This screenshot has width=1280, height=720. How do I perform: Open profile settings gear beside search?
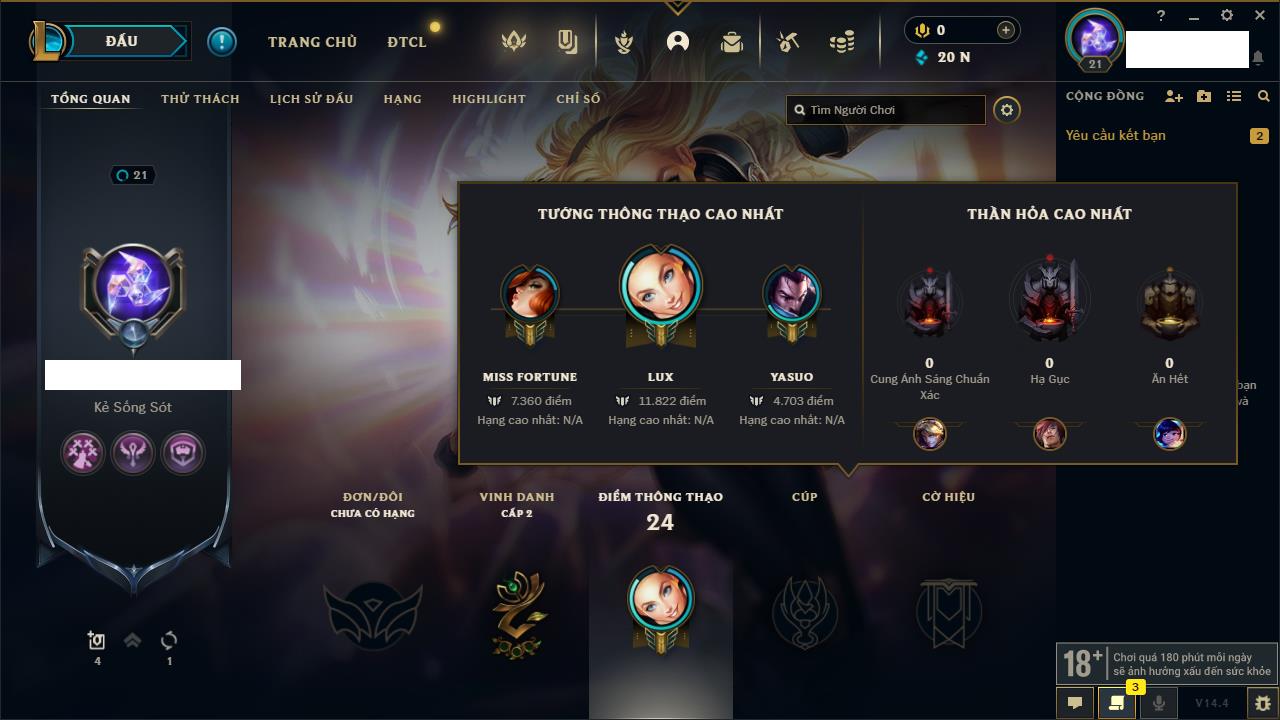[x=1007, y=110]
